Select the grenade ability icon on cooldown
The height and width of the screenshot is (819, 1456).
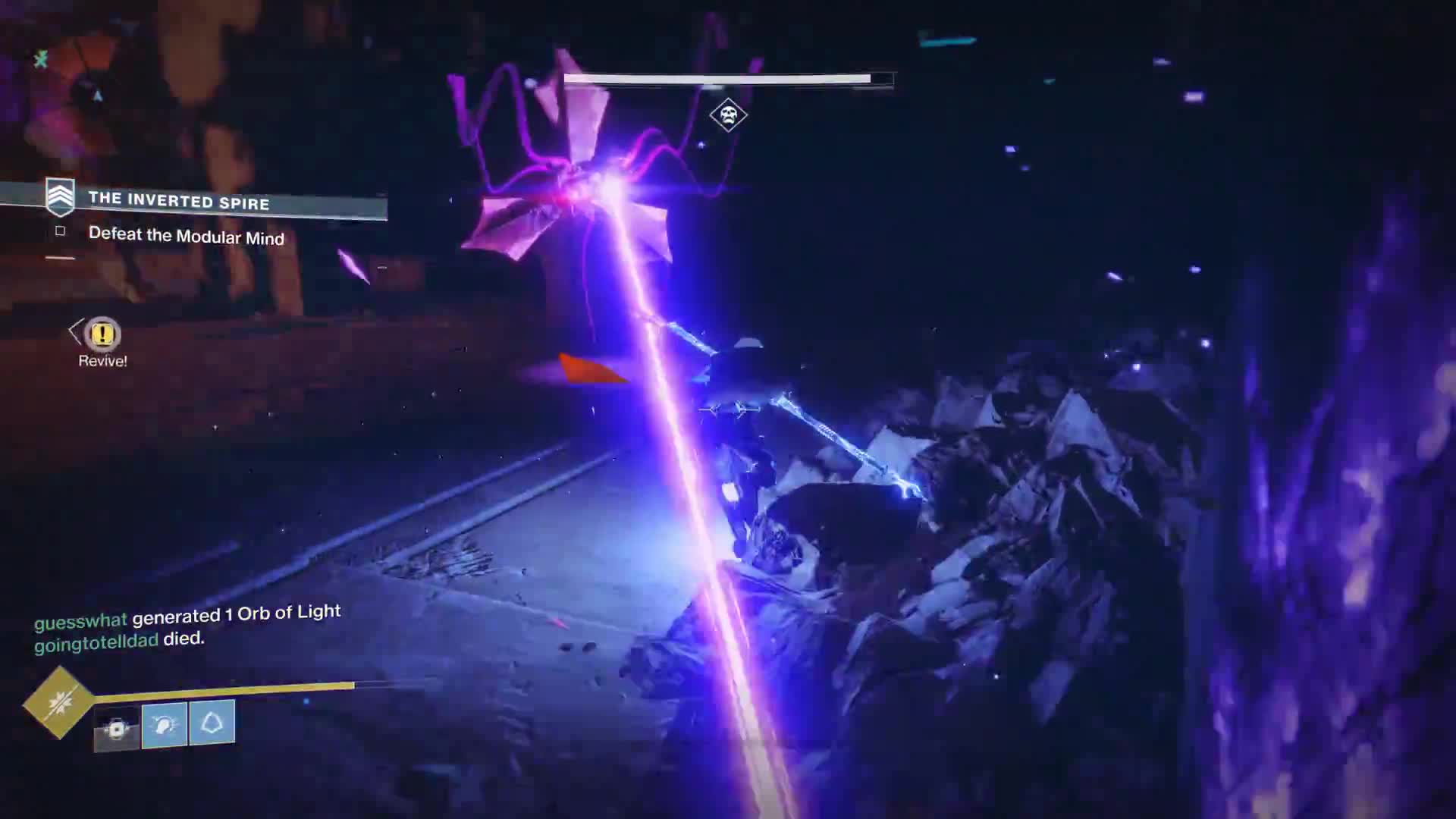pyautogui.click(x=117, y=729)
